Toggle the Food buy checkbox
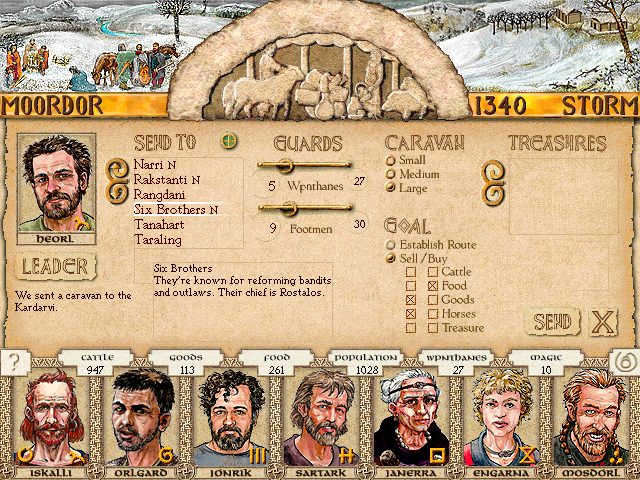640x480 pixels. coord(433,286)
